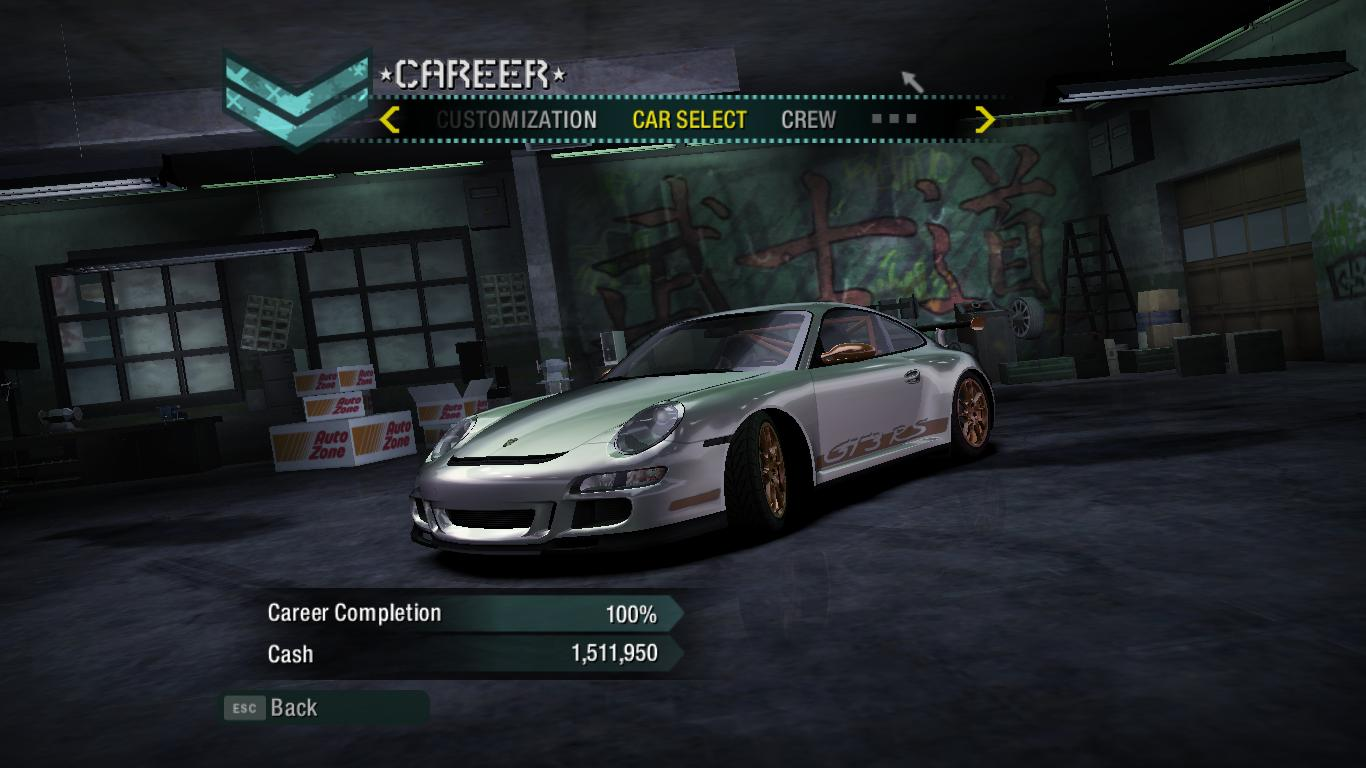Image resolution: width=1366 pixels, height=768 pixels.
Task: Switch to the Customization tab
Action: coord(516,120)
